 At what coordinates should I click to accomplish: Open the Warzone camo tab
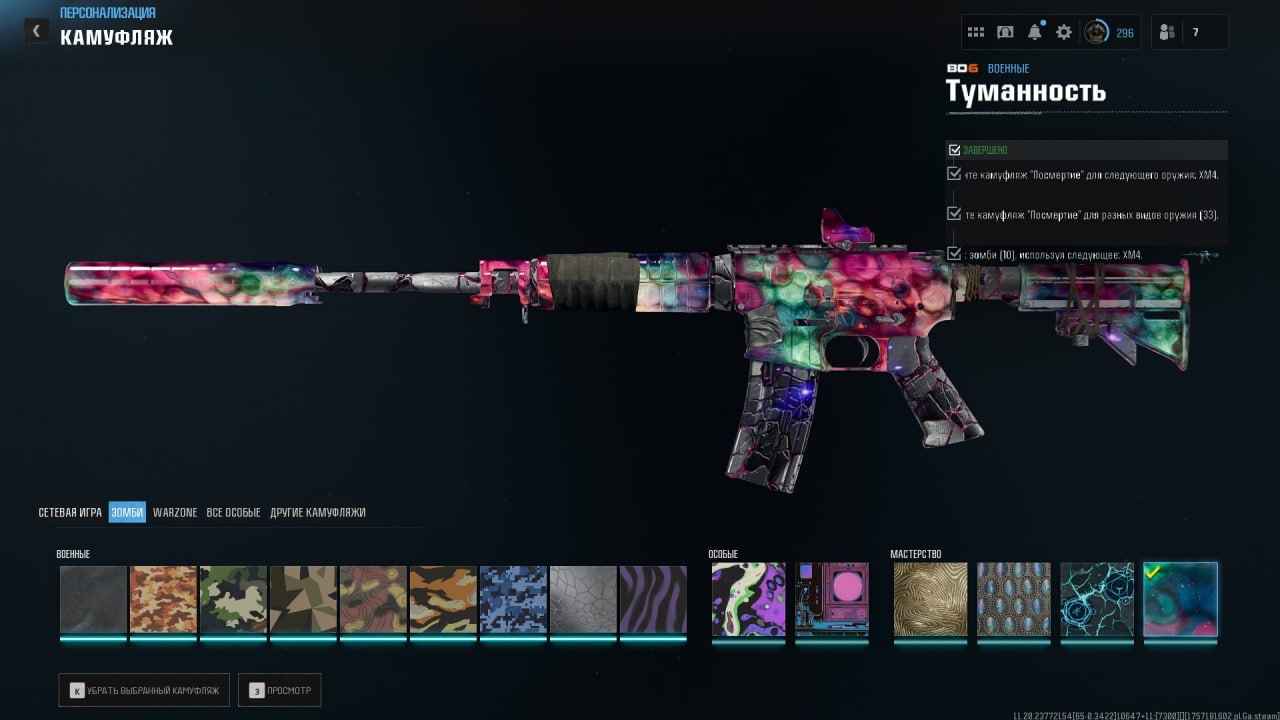click(175, 512)
